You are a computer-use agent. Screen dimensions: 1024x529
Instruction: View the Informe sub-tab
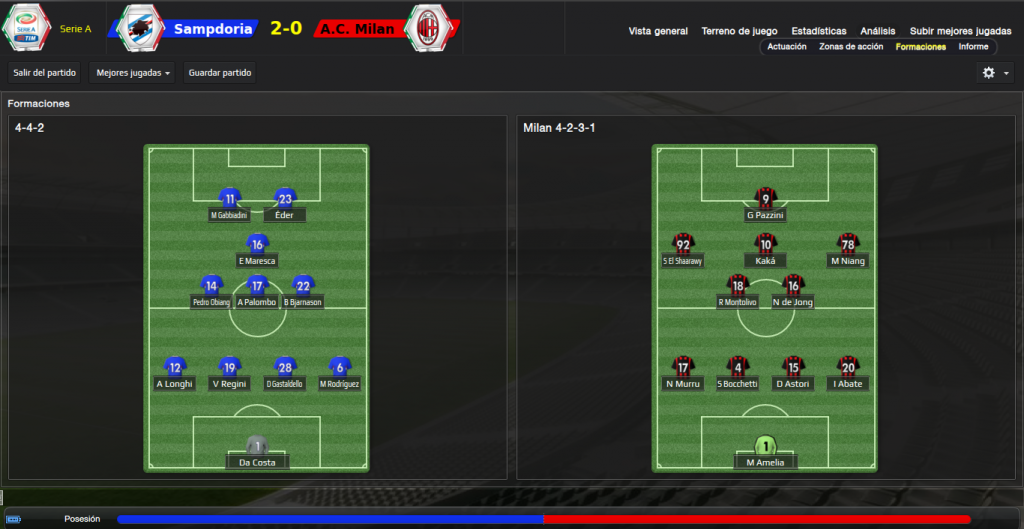pyautogui.click(x=973, y=47)
